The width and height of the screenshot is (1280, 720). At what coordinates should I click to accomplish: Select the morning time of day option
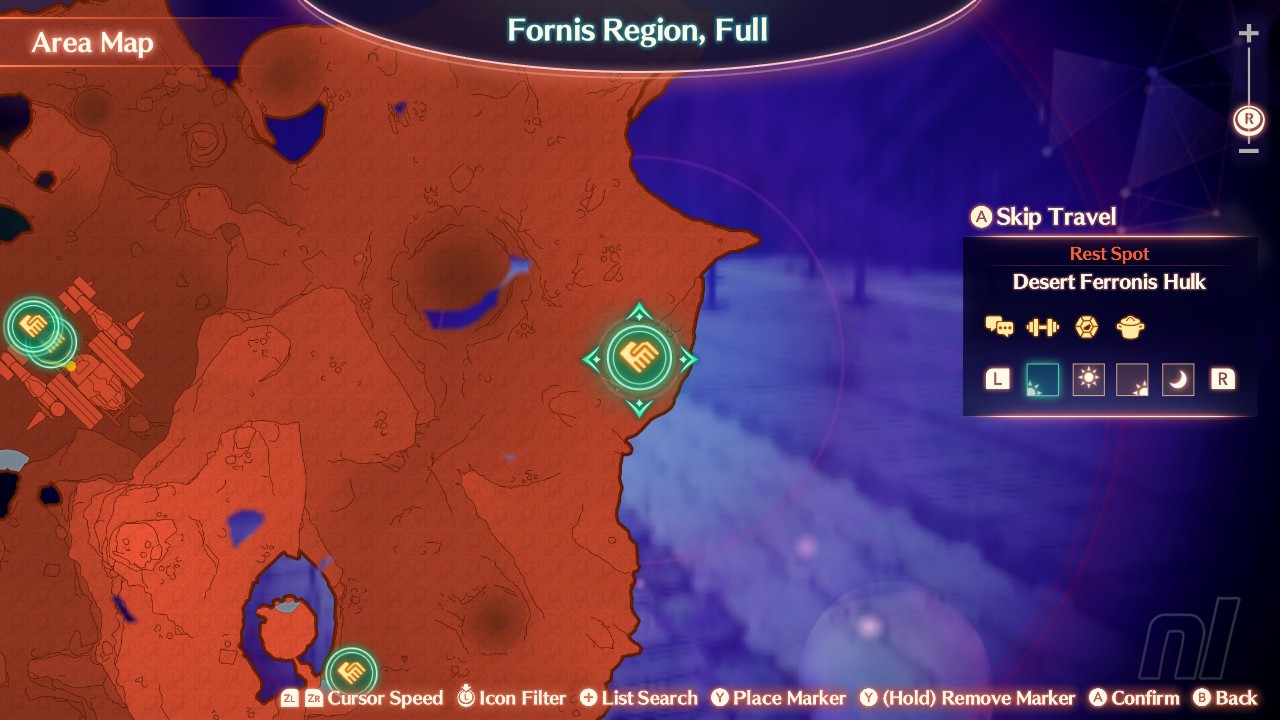tap(1041, 379)
